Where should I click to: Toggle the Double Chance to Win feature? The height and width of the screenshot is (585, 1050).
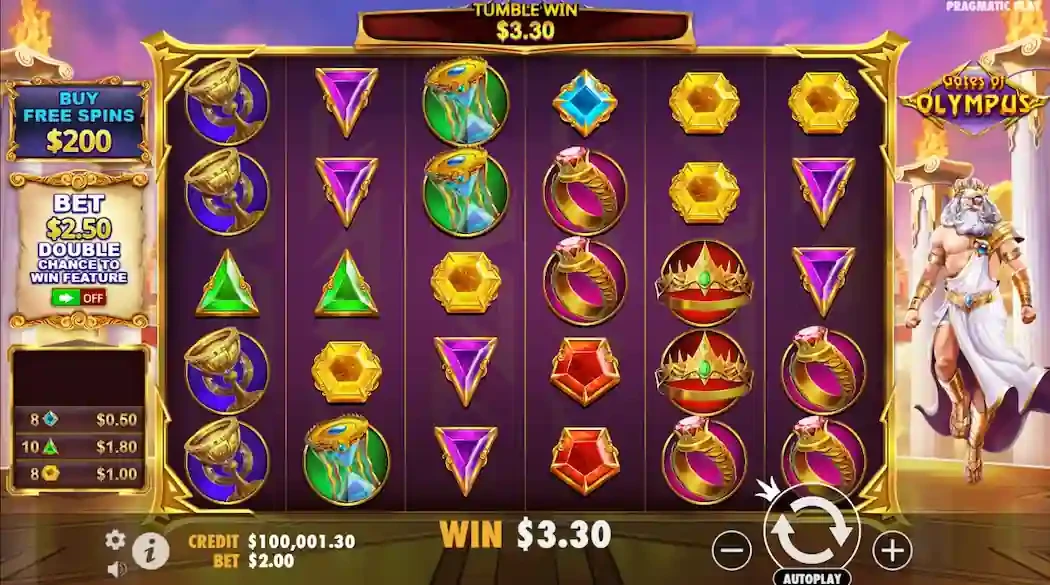(x=79, y=297)
